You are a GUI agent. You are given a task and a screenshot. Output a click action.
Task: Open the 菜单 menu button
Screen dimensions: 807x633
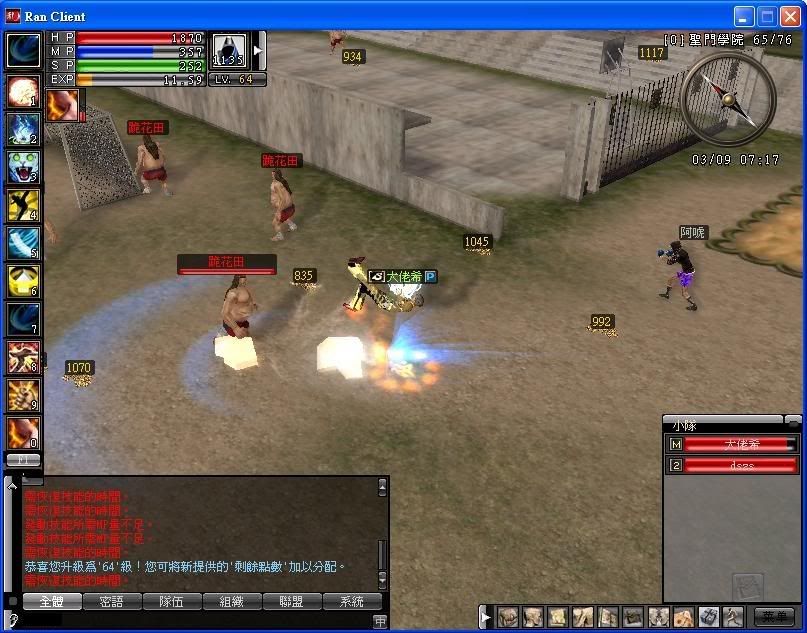tap(774, 617)
